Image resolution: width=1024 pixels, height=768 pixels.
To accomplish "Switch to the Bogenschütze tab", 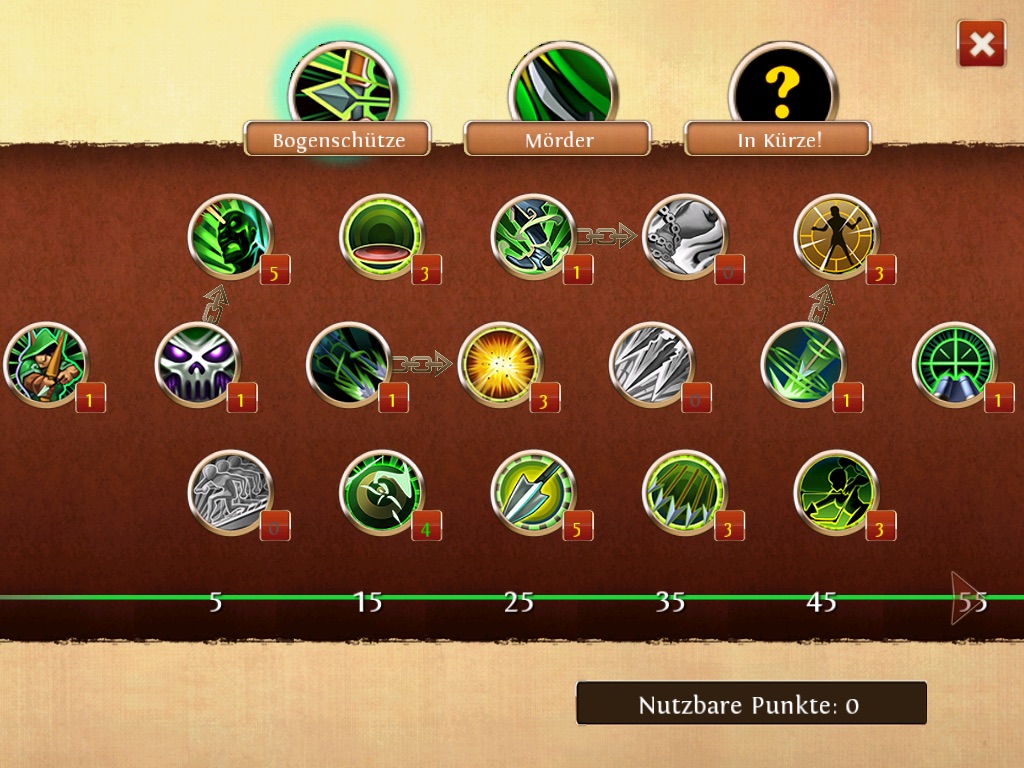I will click(x=338, y=139).
